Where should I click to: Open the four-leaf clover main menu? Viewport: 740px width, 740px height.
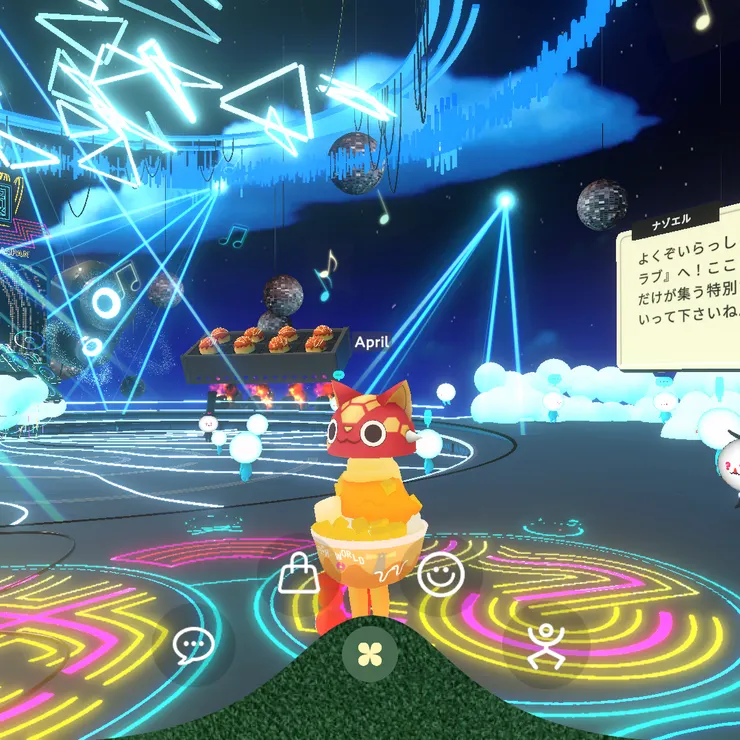tap(370, 654)
